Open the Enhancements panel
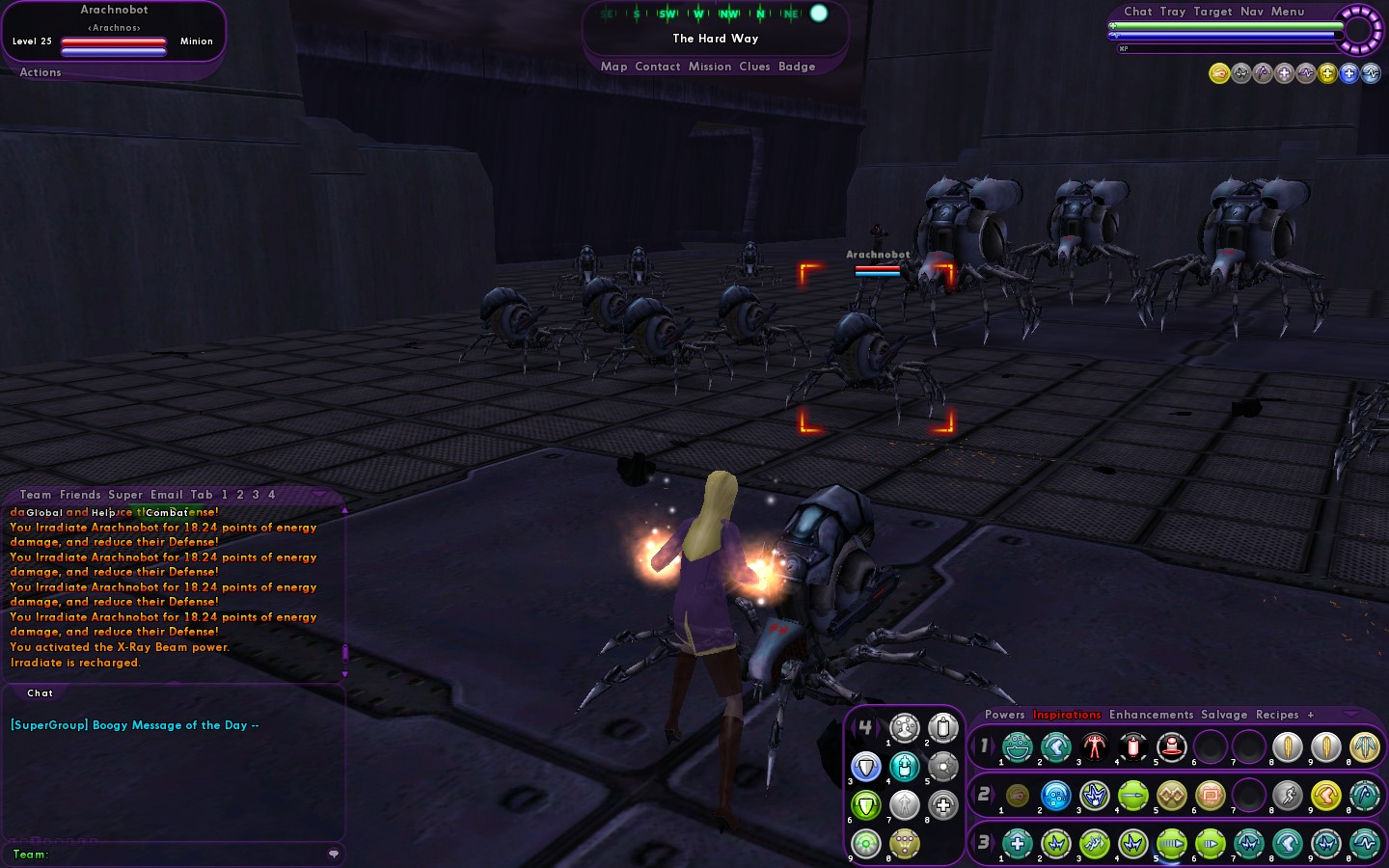The height and width of the screenshot is (868, 1389). [x=1151, y=715]
